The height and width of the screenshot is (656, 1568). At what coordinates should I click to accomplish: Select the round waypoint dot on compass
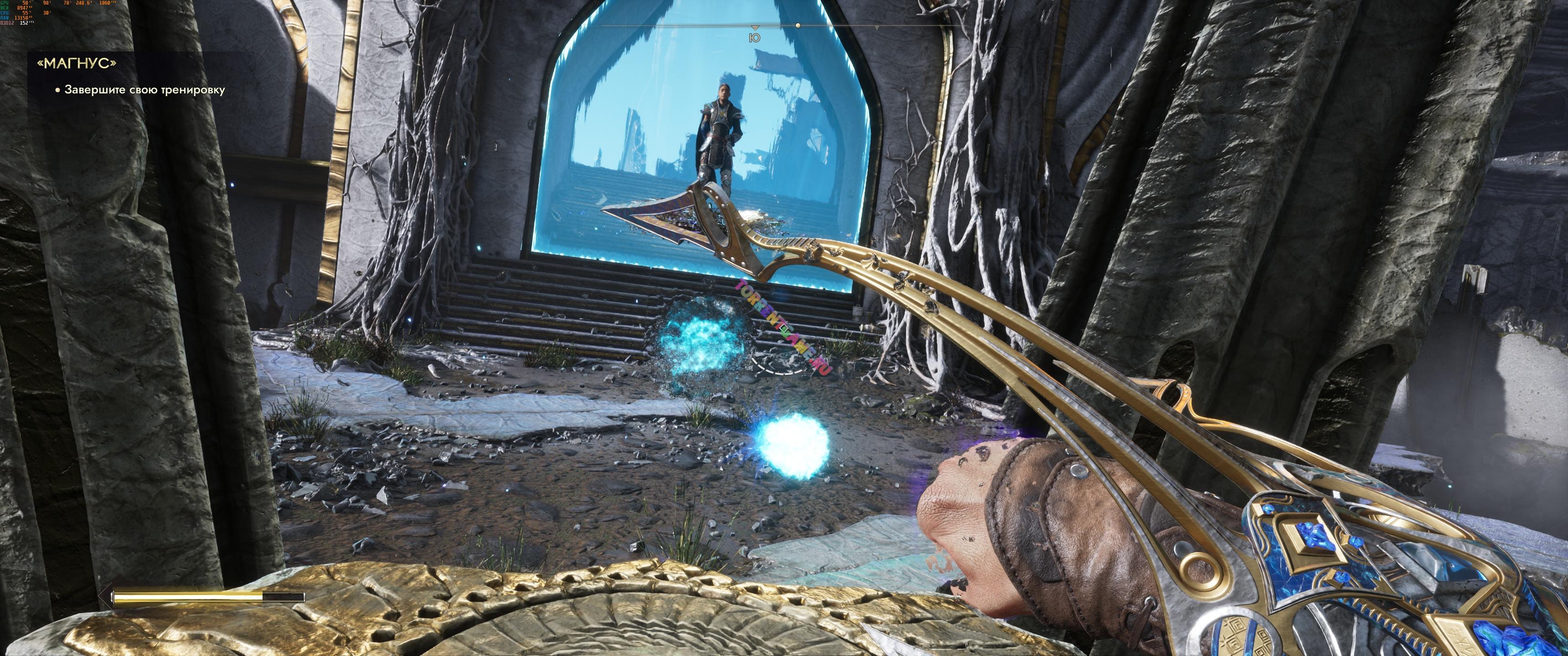click(x=798, y=26)
